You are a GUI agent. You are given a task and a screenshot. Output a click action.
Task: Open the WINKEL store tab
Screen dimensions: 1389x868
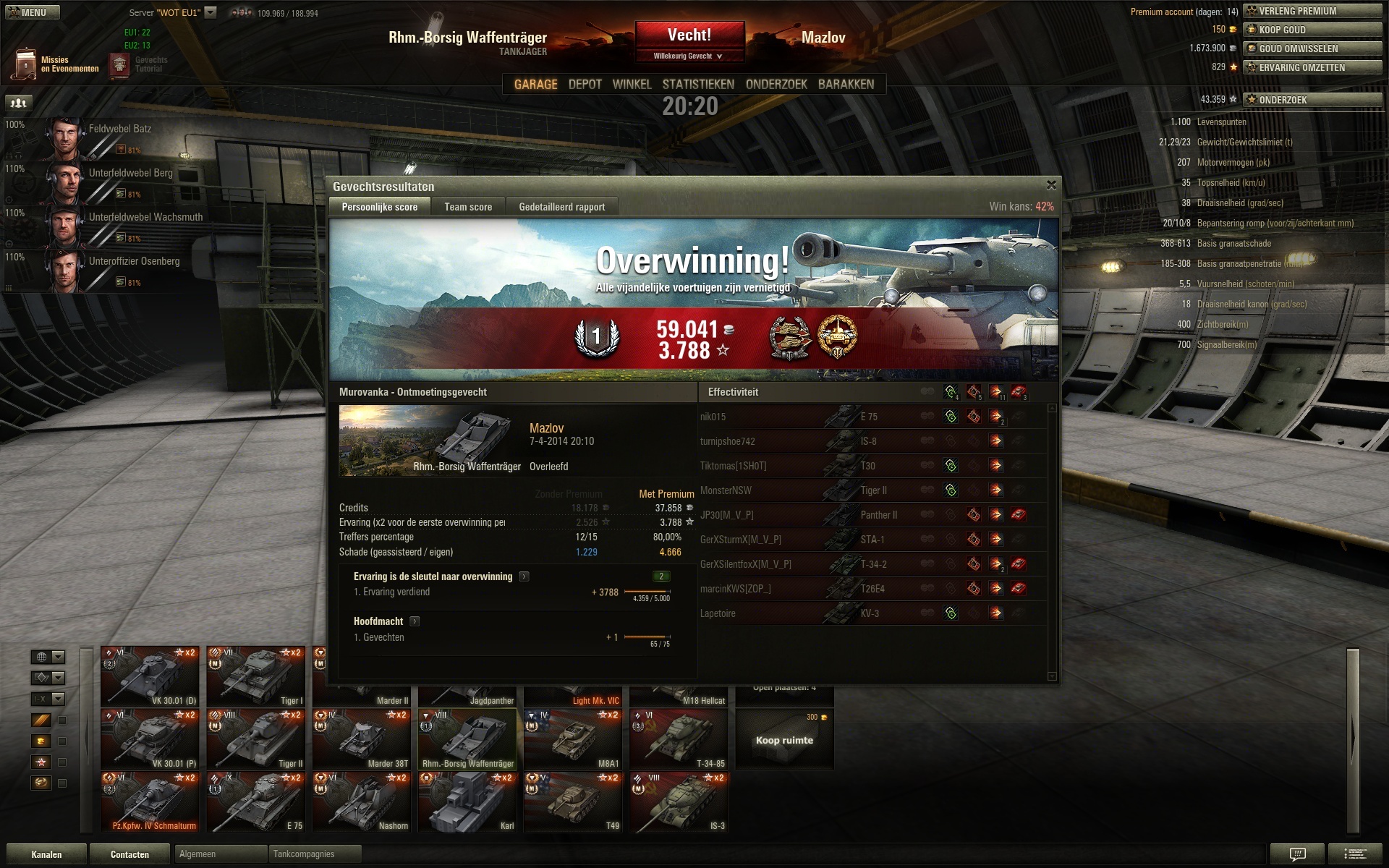tap(632, 85)
